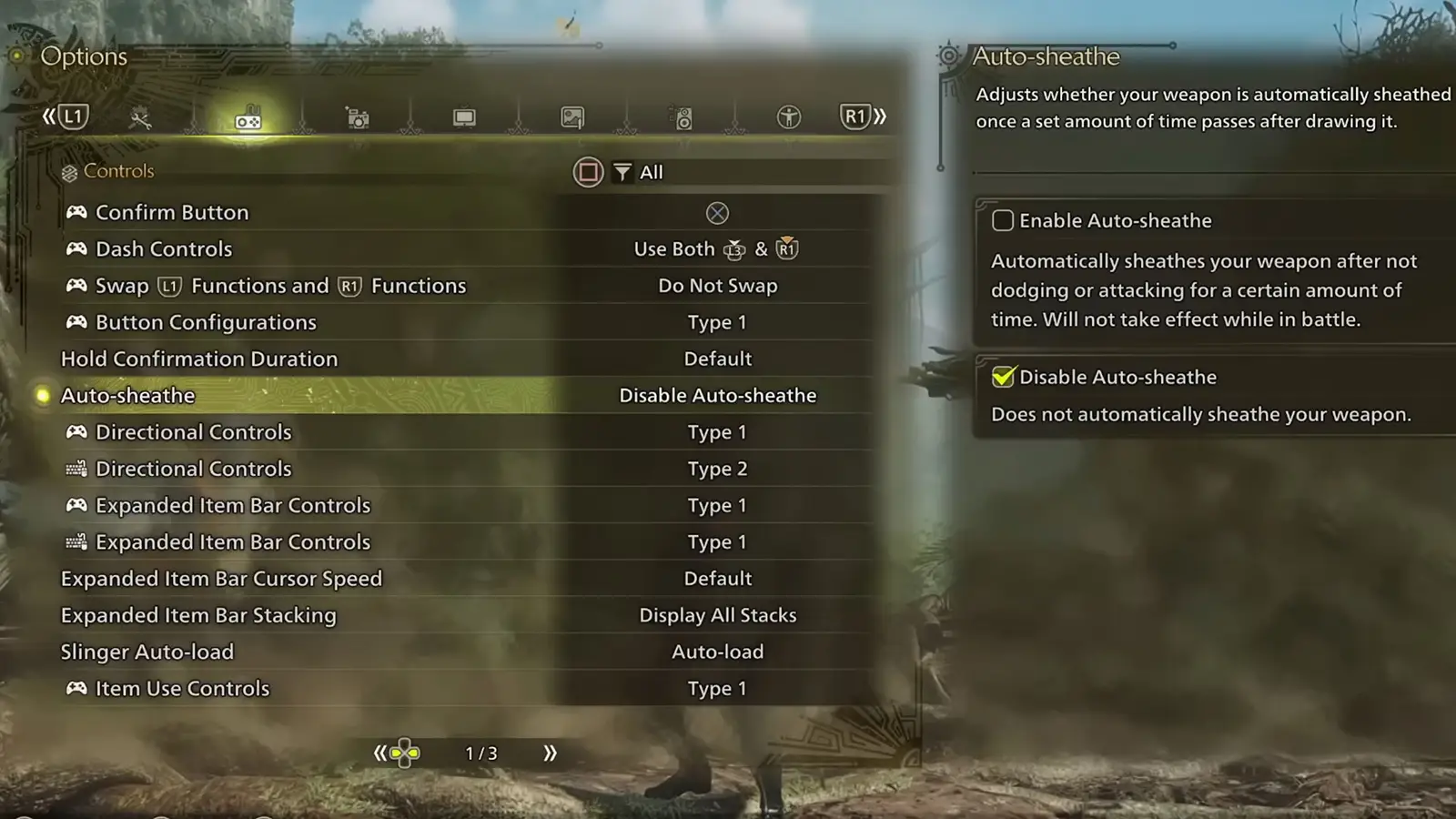Select the display monitor settings icon
The height and width of the screenshot is (819, 1456).
click(465, 116)
